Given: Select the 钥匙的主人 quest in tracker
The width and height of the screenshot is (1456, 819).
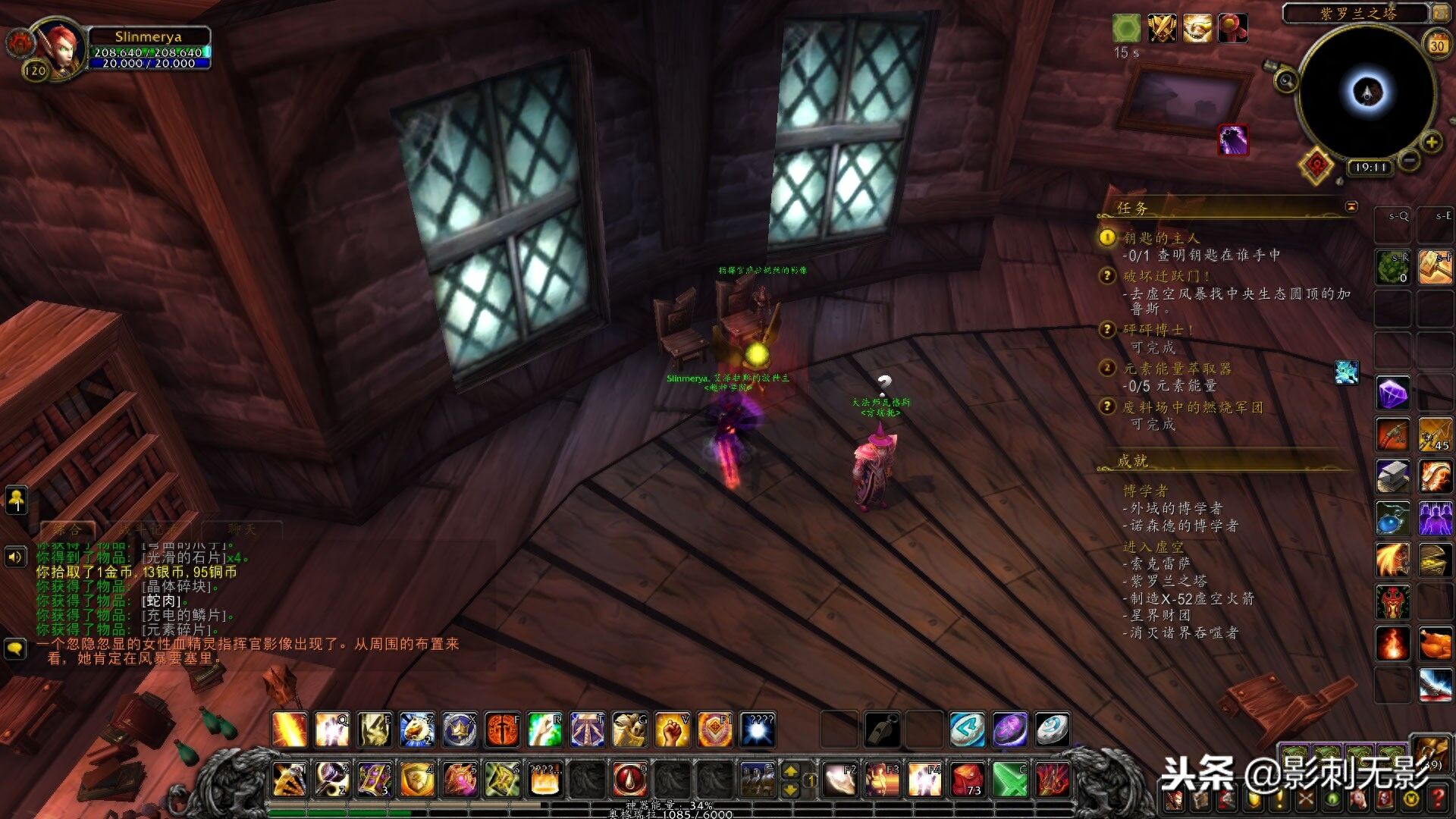Looking at the screenshot, I should pos(1161,238).
